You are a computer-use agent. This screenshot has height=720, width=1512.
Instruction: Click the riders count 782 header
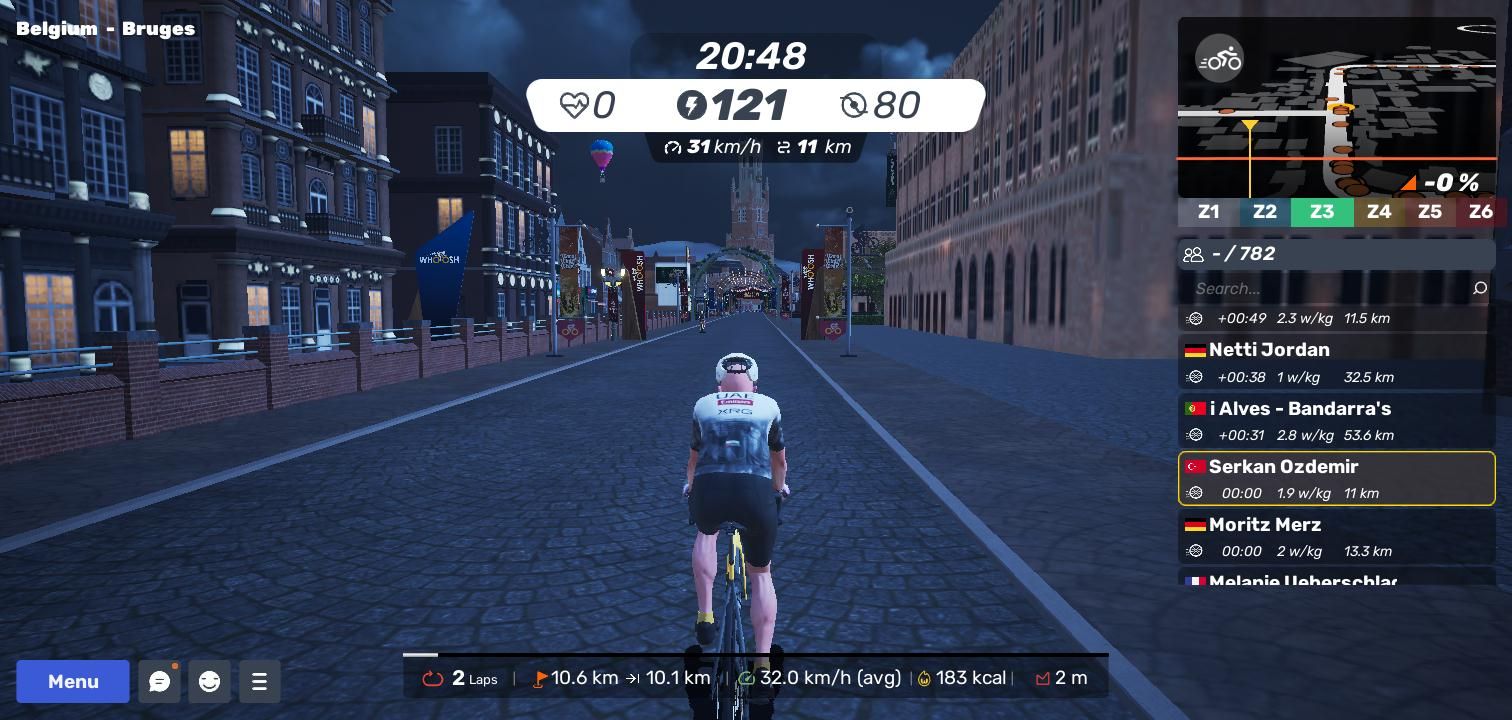coord(1336,254)
